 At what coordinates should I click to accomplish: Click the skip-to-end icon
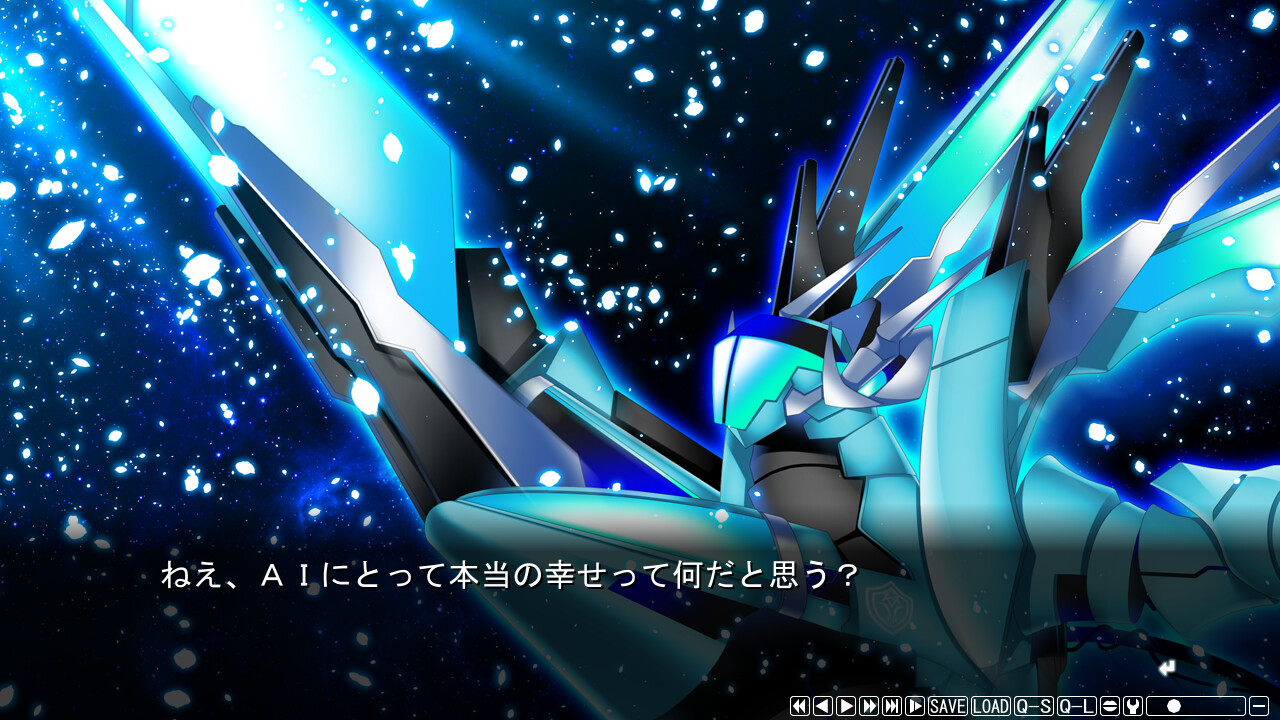(892, 706)
